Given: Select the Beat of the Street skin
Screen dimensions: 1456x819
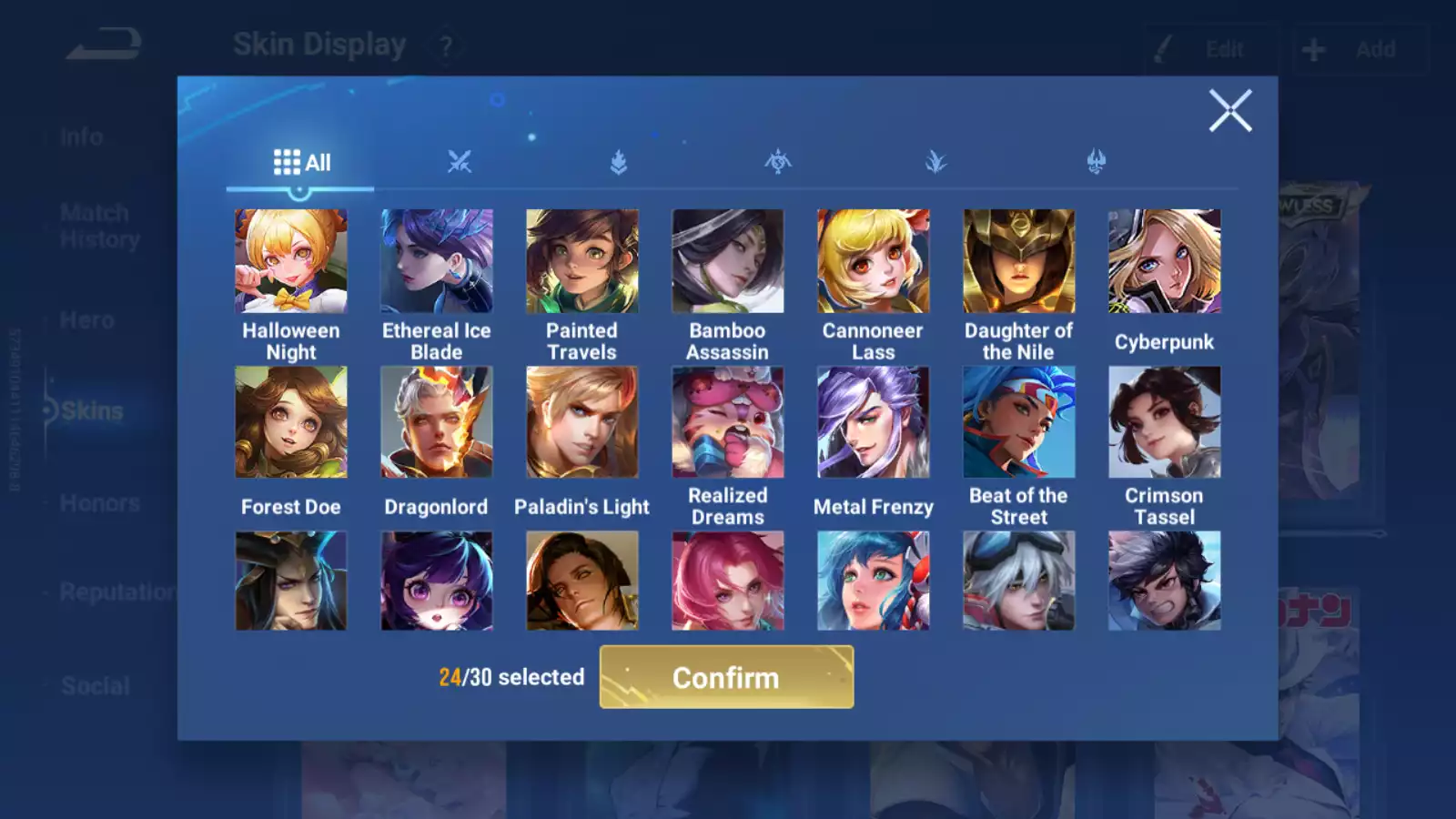Looking at the screenshot, I should click(1018, 422).
